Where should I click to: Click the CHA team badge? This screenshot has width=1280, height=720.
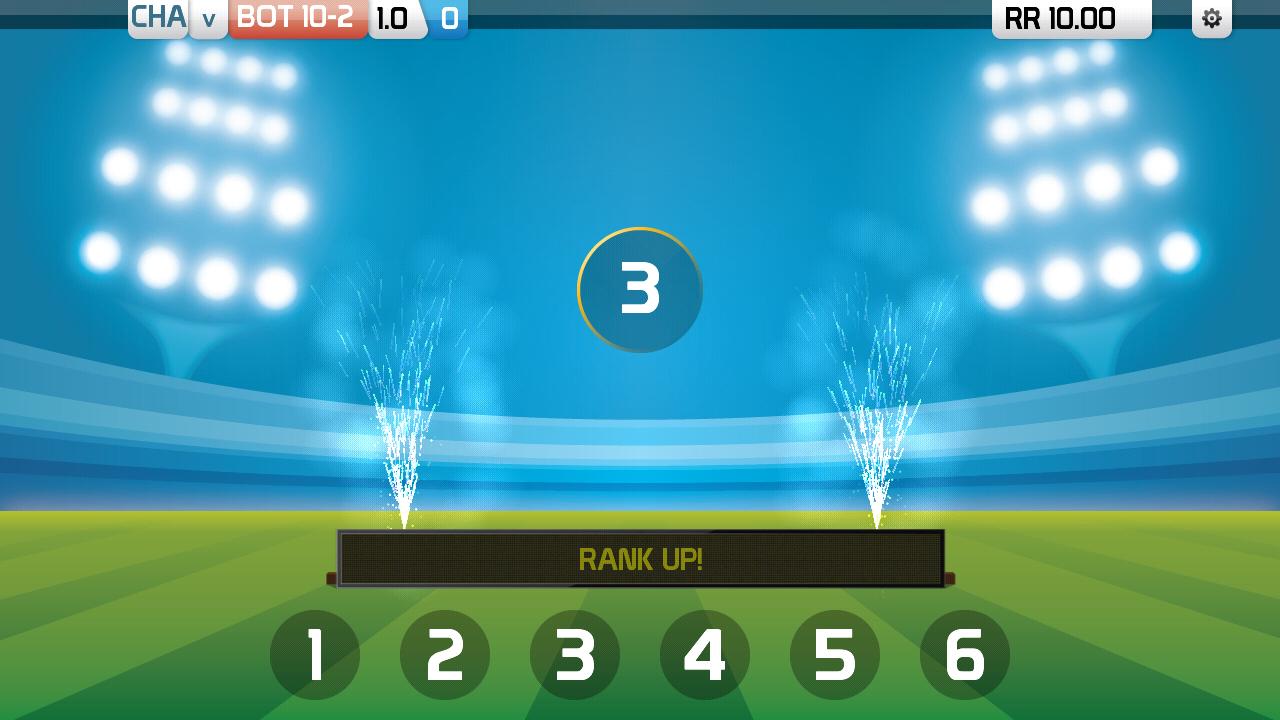pyautogui.click(x=157, y=17)
